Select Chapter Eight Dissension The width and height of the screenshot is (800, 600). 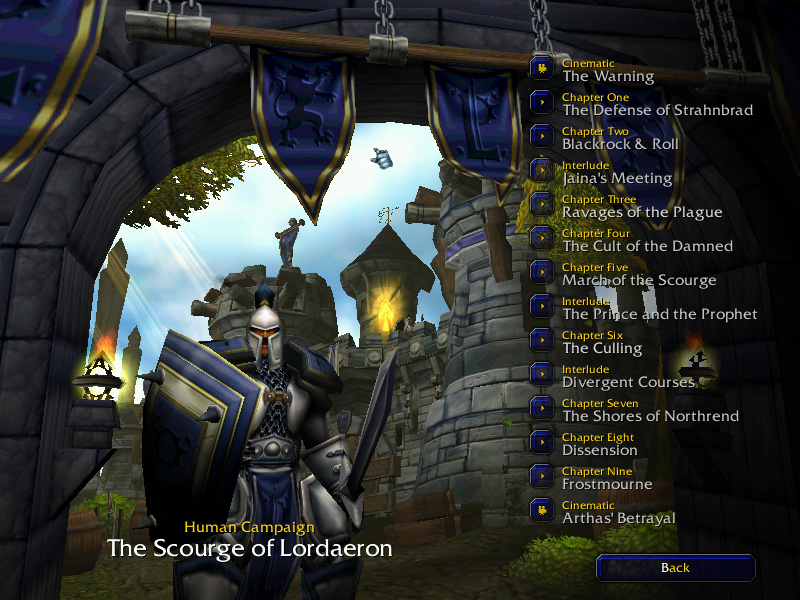(542, 442)
